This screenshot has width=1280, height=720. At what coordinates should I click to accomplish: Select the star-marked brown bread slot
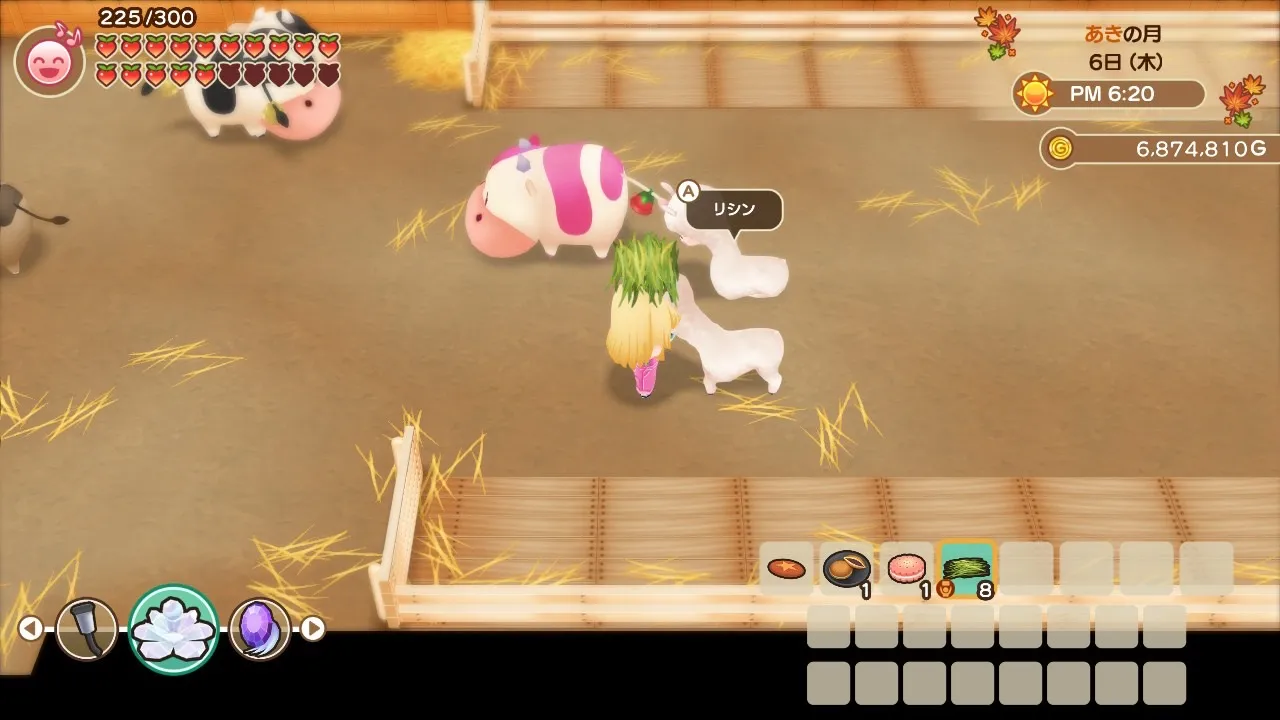click(786, 569)
